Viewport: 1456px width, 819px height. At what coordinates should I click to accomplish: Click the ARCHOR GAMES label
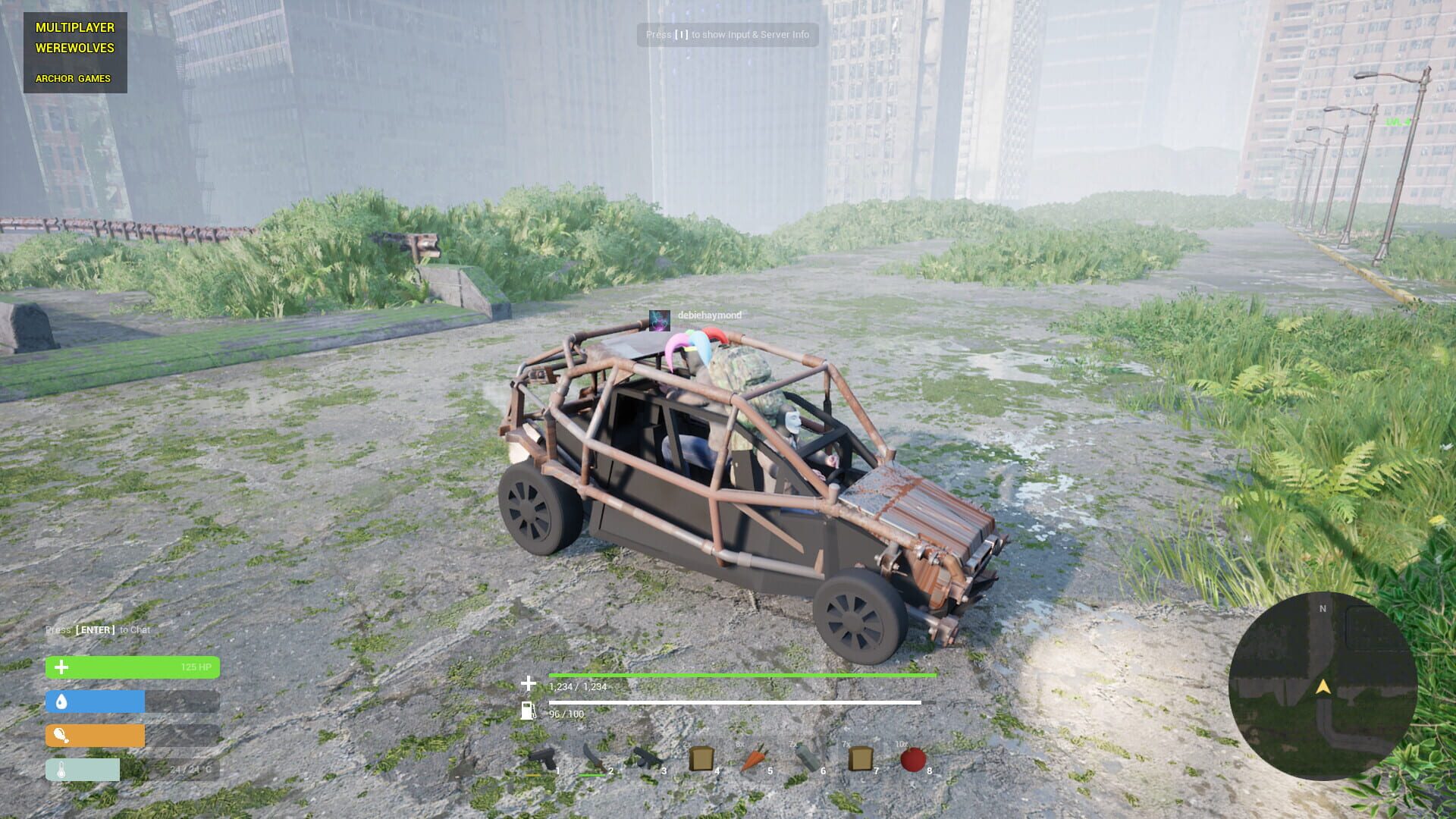(x=73, y=78)
